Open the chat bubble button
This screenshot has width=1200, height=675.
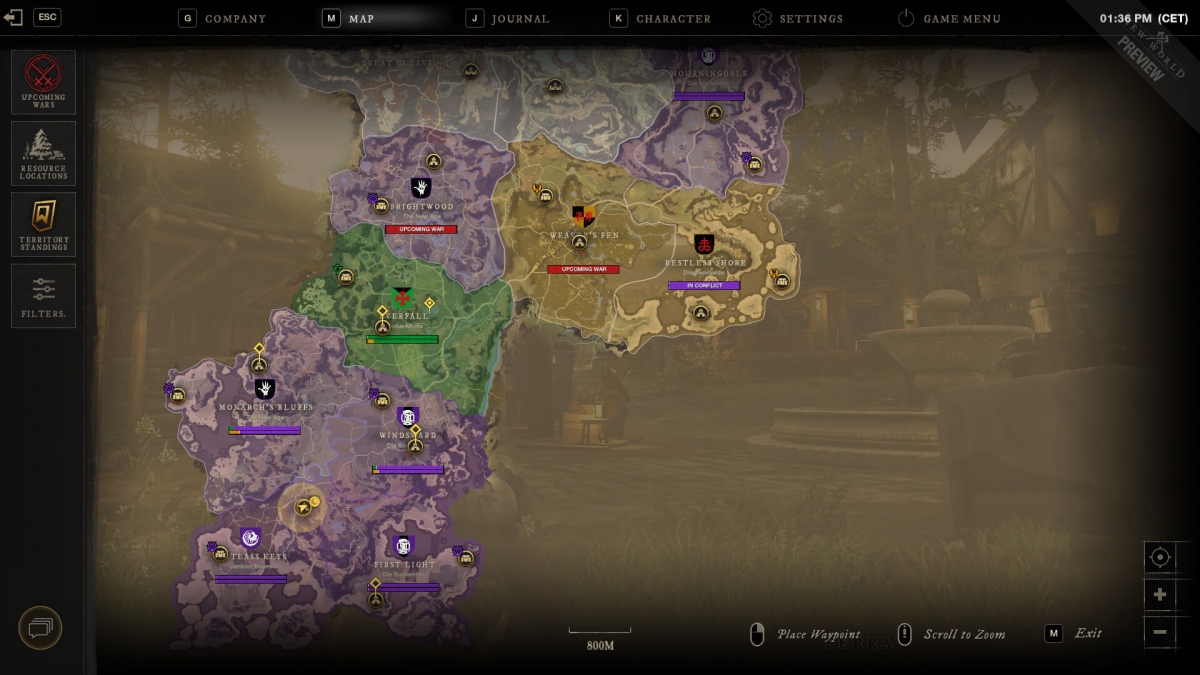coord(40,628)
